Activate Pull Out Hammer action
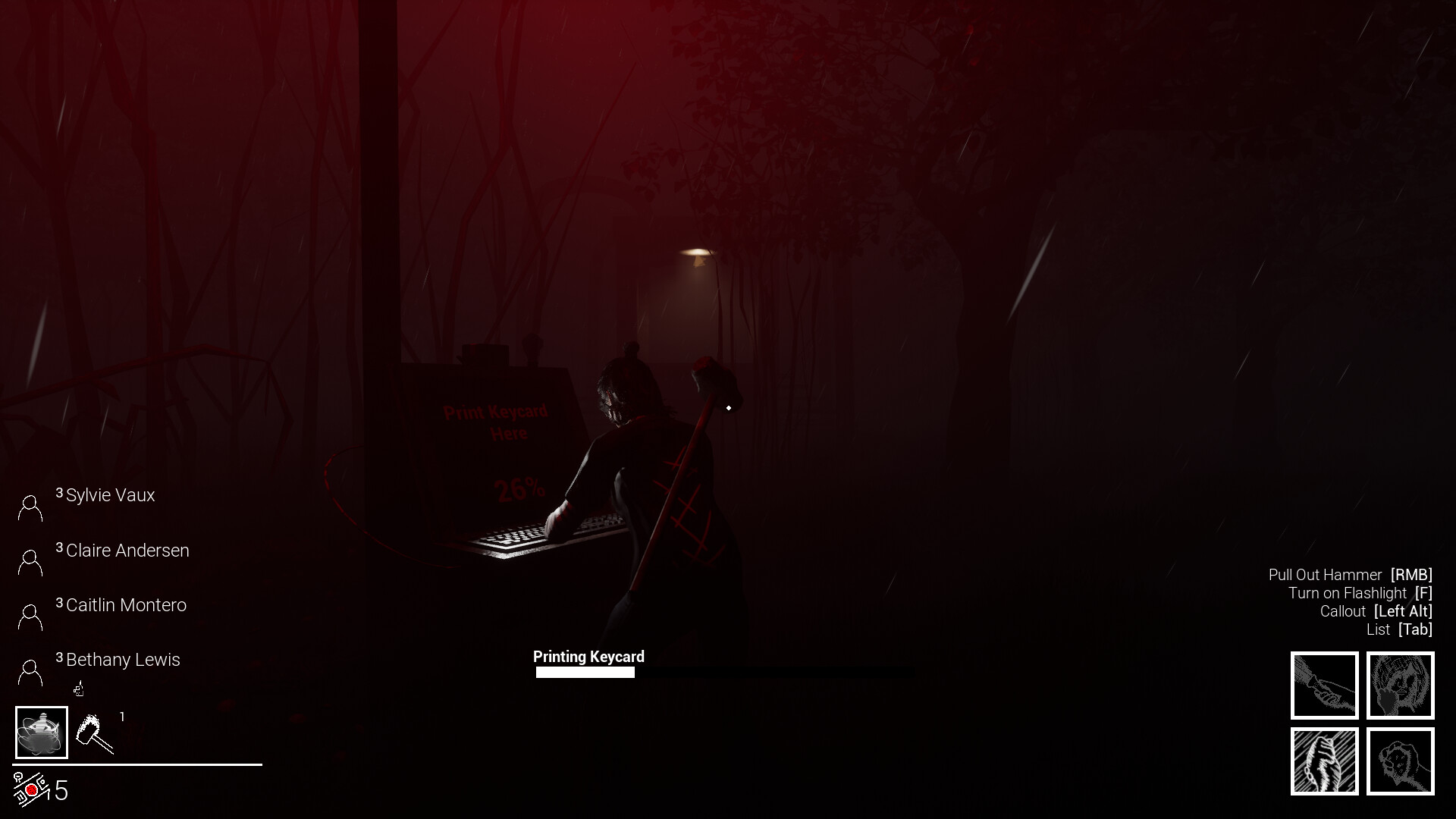This screenshot has width=1456, height=819. coord(1350,574)
